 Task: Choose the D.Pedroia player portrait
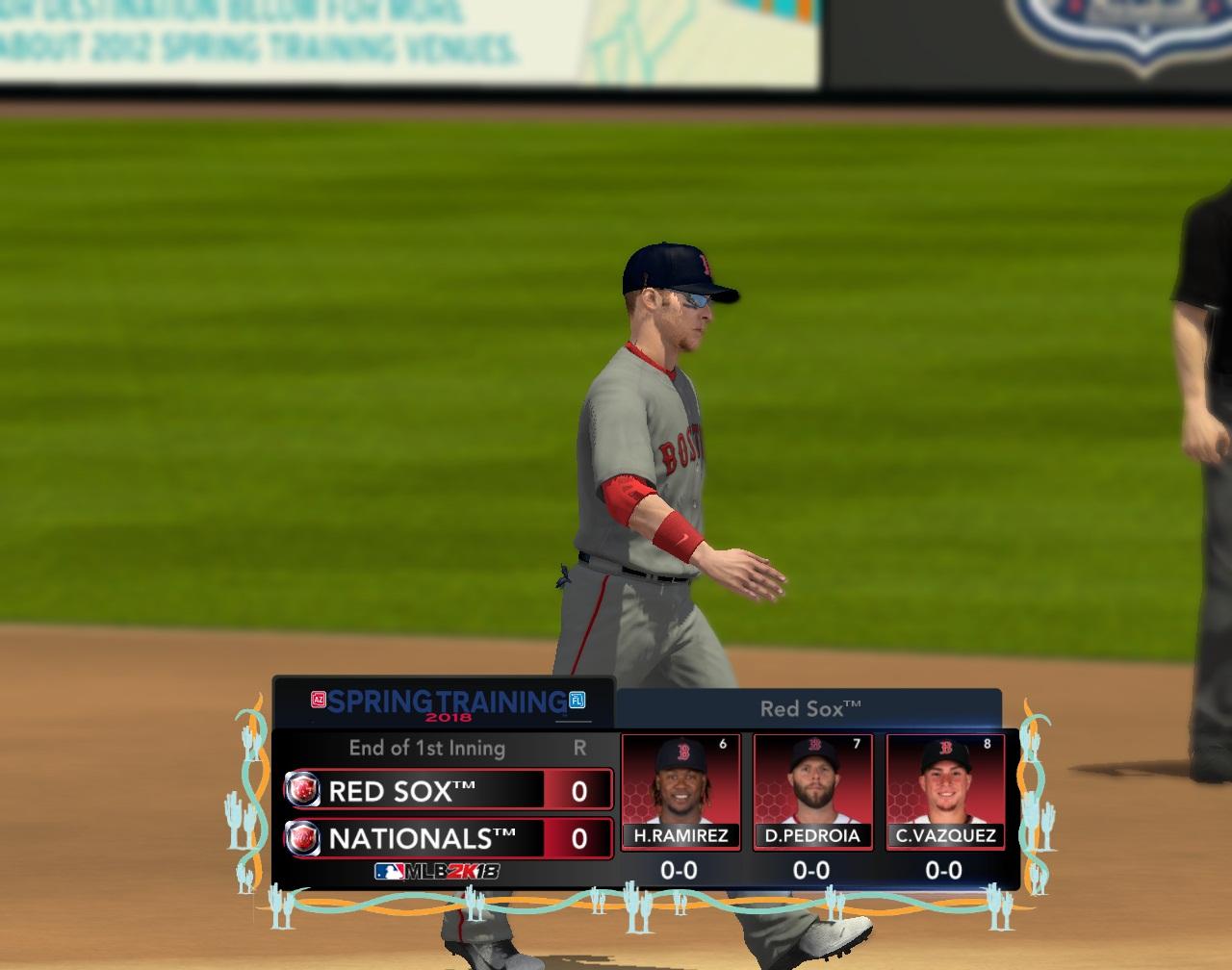click(812, 780)
